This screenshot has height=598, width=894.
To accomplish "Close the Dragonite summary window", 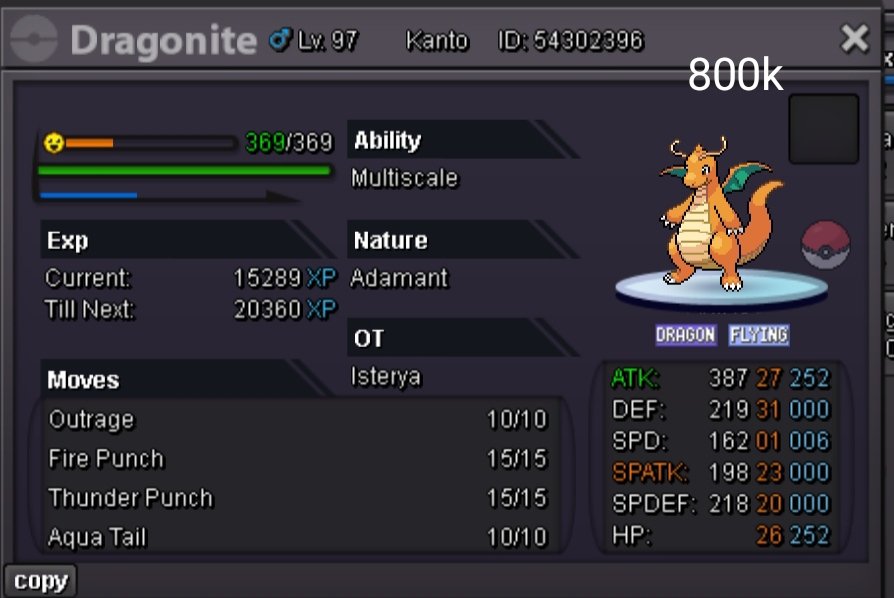I will (854, 39).
